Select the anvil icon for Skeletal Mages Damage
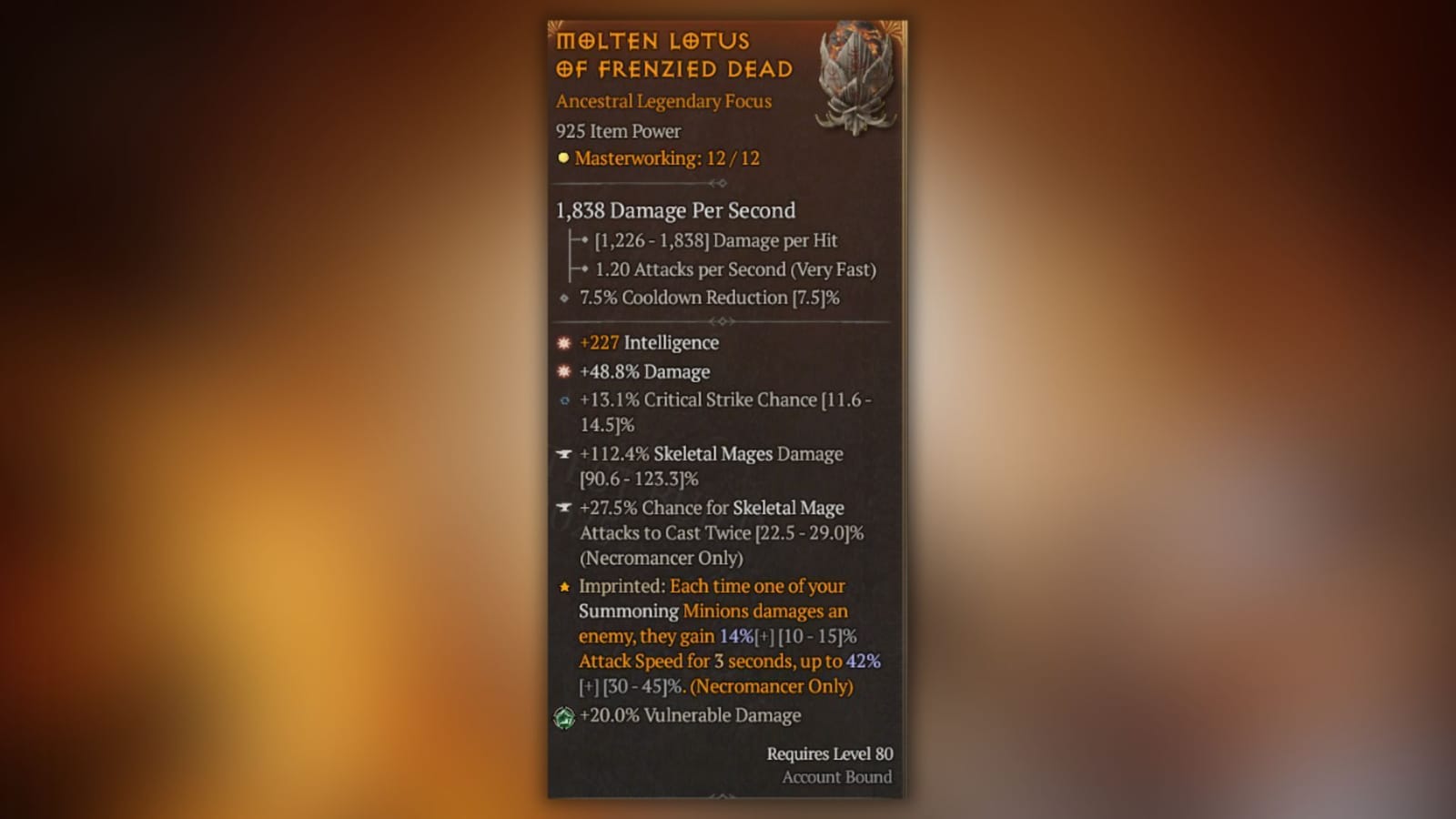 [562, 453]
